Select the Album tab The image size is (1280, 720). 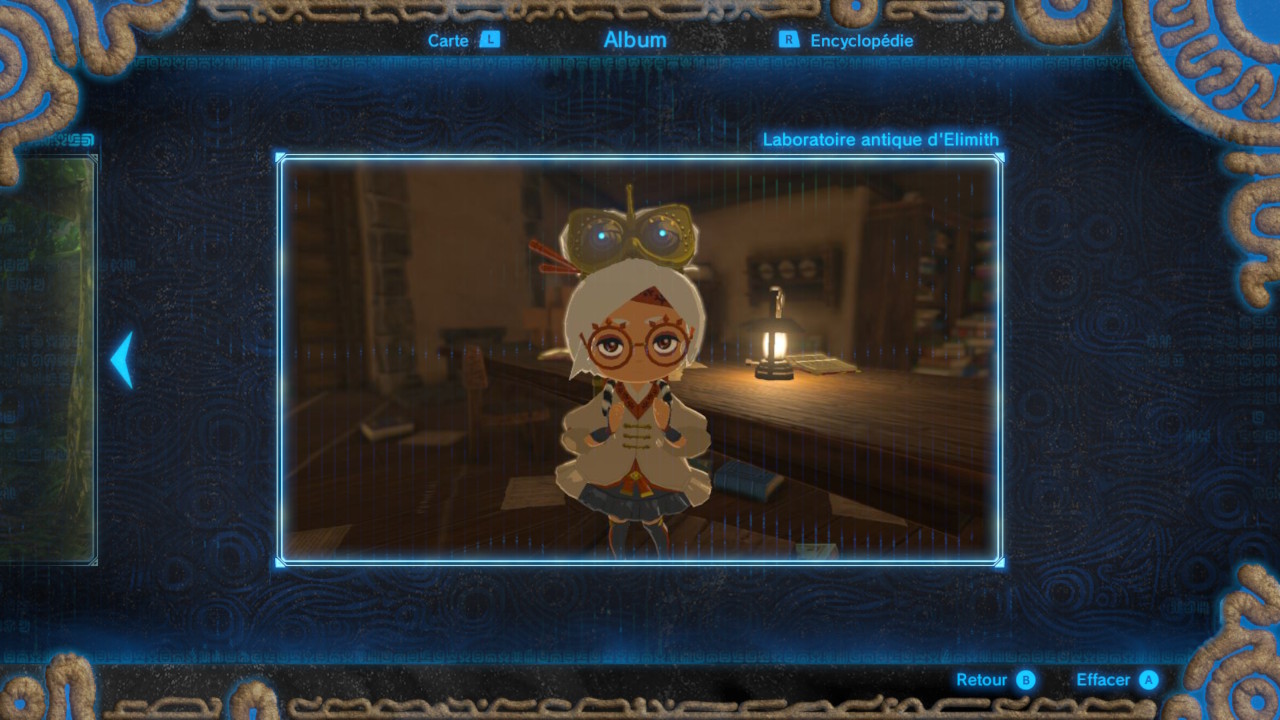635,40
